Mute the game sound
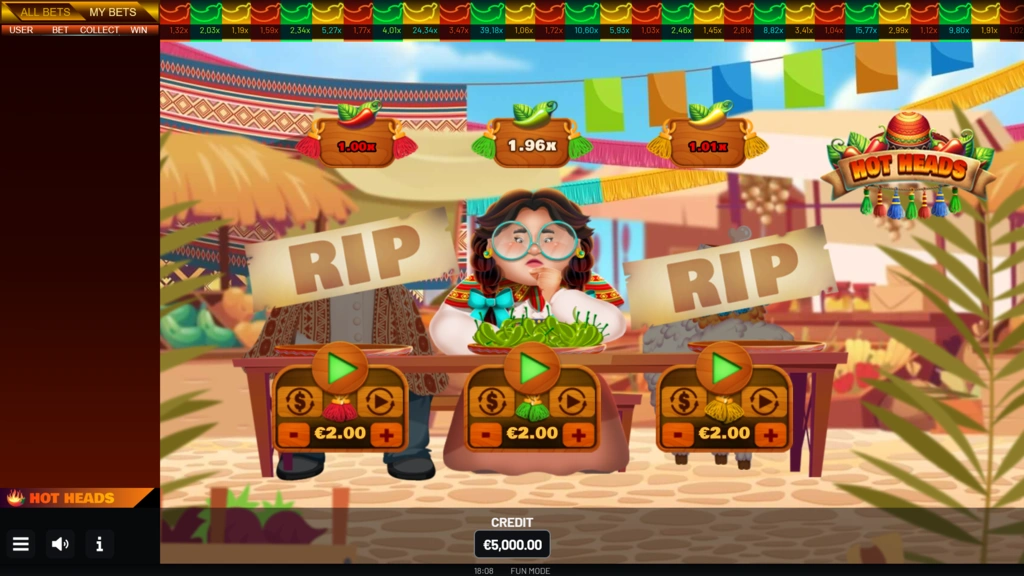This screenshot has width=1024, height=576. [60, 544]
